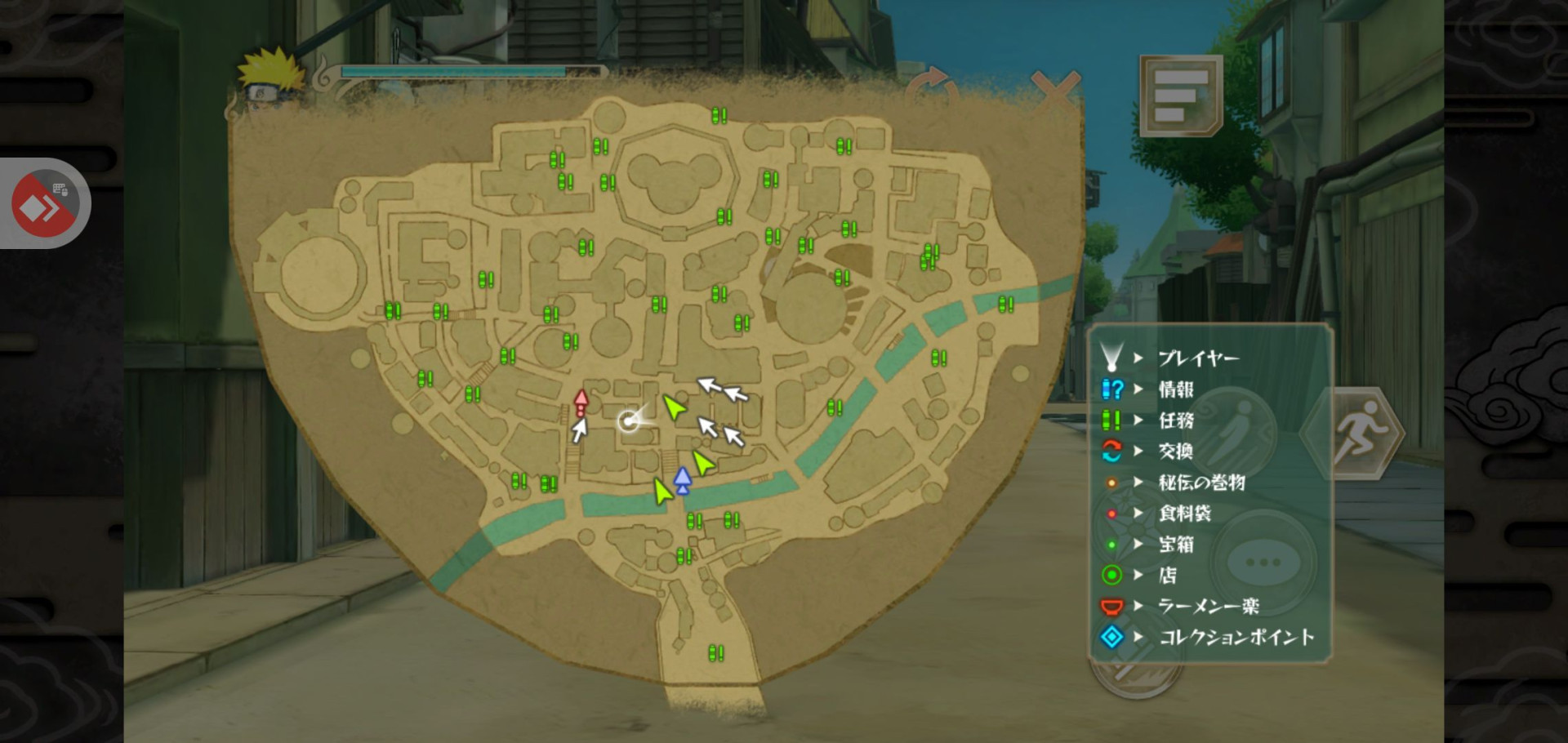The width and height of the screenshot is (1568, 743).
Task: Select the プレイヤー legend entry
Action: pyautogui.click(x=1198, y=358)
